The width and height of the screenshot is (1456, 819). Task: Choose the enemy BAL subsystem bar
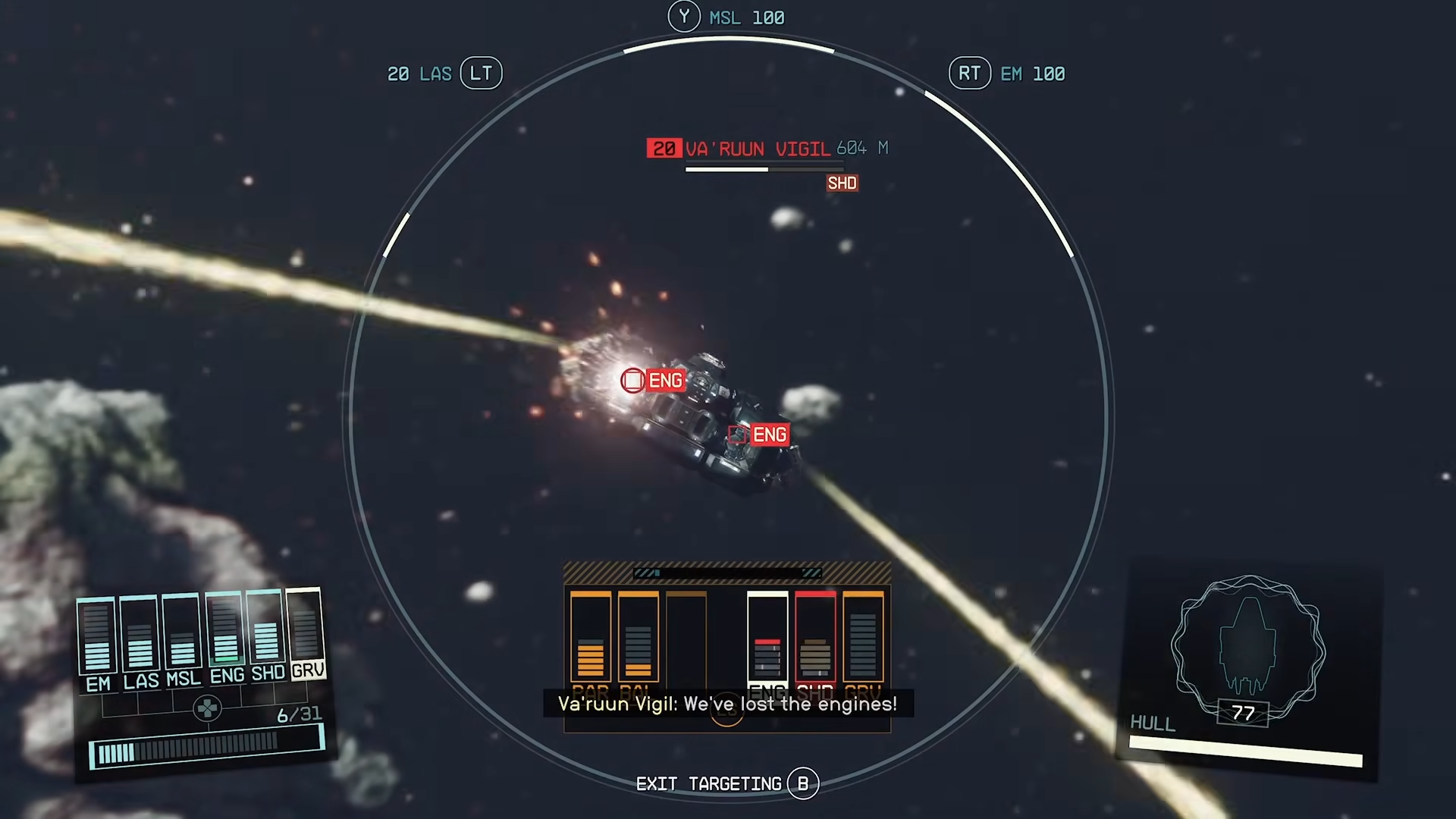point(639,637)
